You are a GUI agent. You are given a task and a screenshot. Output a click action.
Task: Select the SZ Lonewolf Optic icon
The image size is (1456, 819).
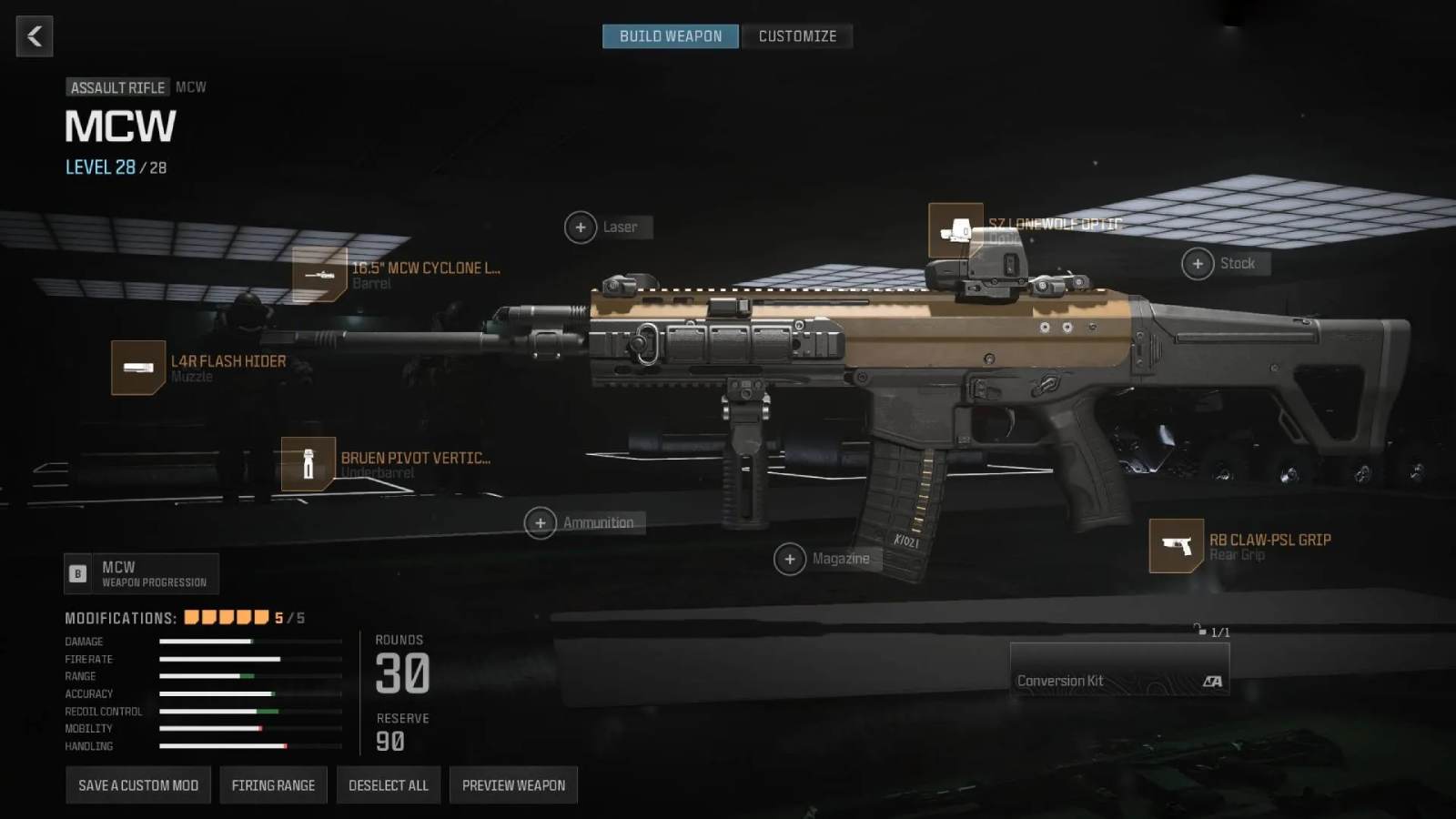pos(954,230)
